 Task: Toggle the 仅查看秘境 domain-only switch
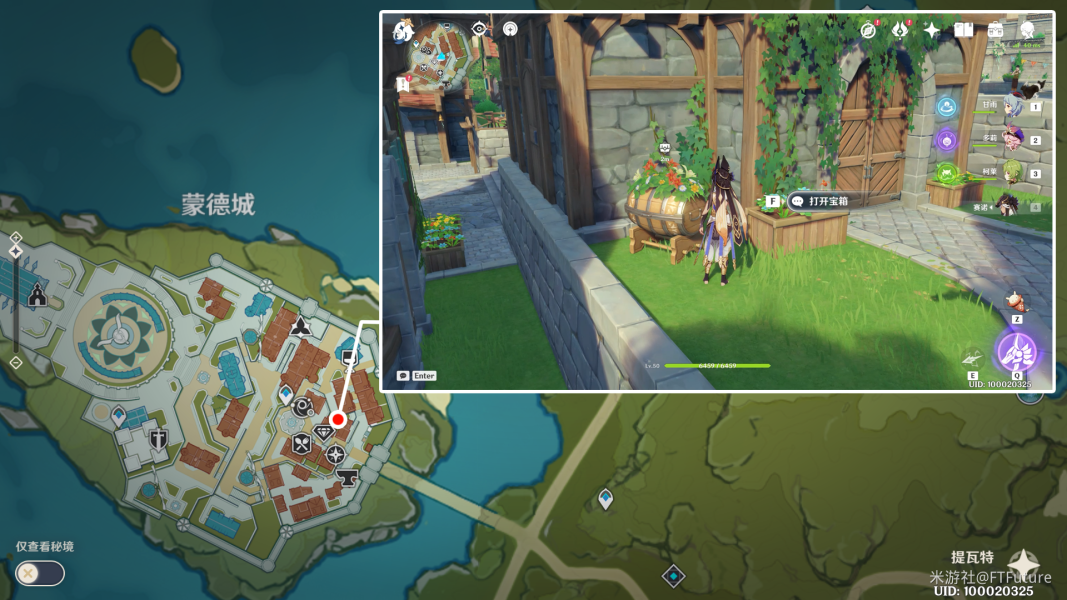pyautogui.click(x=39, y=573)
